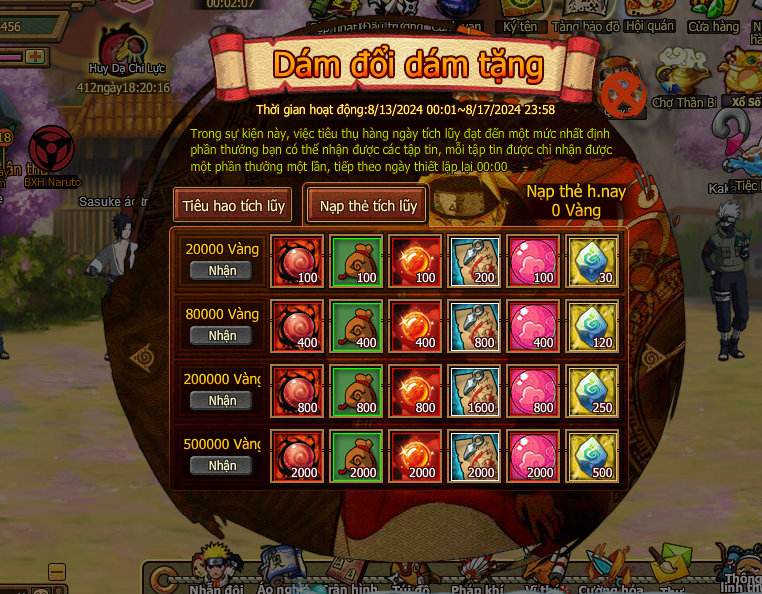The image size is (762, 594).
Task: Claim the 20000 Vàng reward with Nhận
Action: [x=222, y=271]
